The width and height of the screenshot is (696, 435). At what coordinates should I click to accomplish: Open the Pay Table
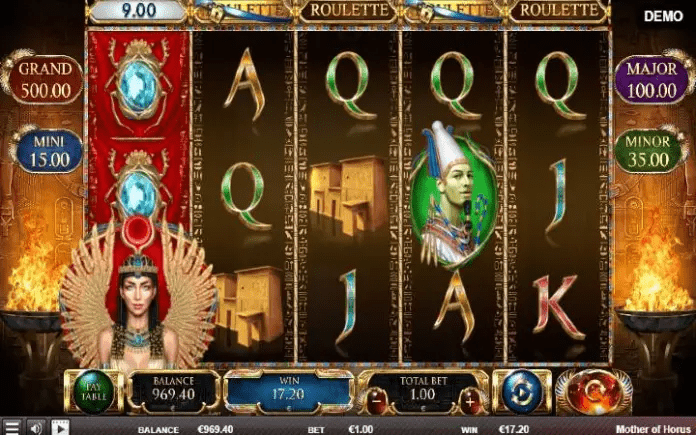[94, 391]
